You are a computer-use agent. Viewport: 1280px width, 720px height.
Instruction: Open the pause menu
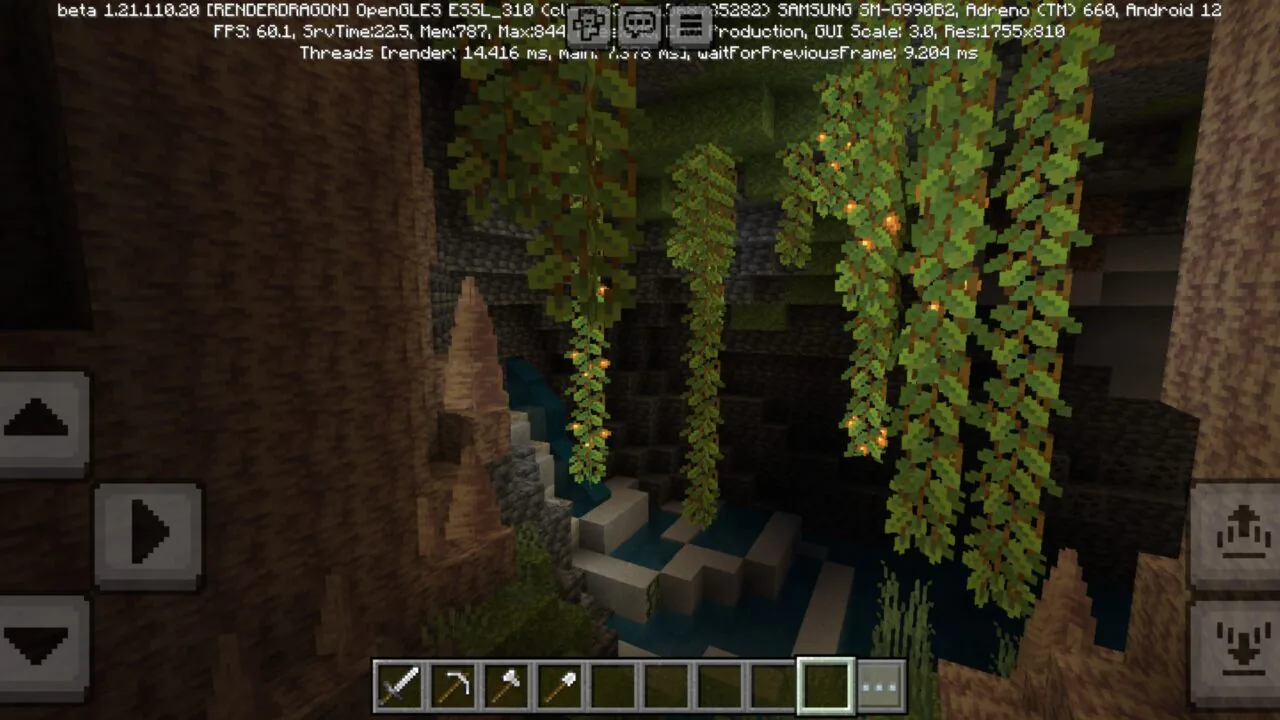(691, 25)
